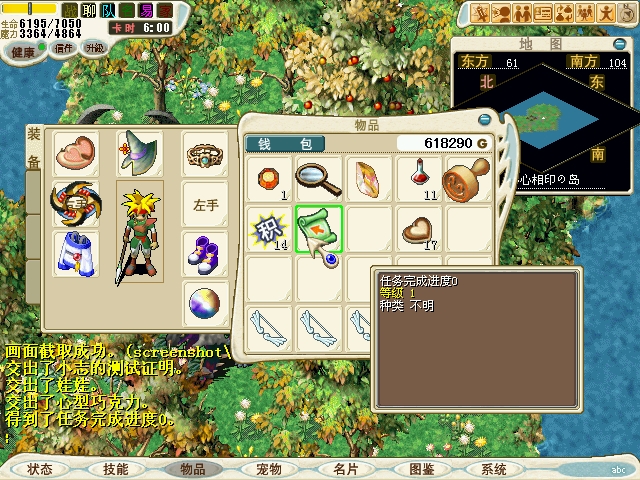Select the magnifying glass item
This screenshot has width=640, height=480.
(319, 178)
